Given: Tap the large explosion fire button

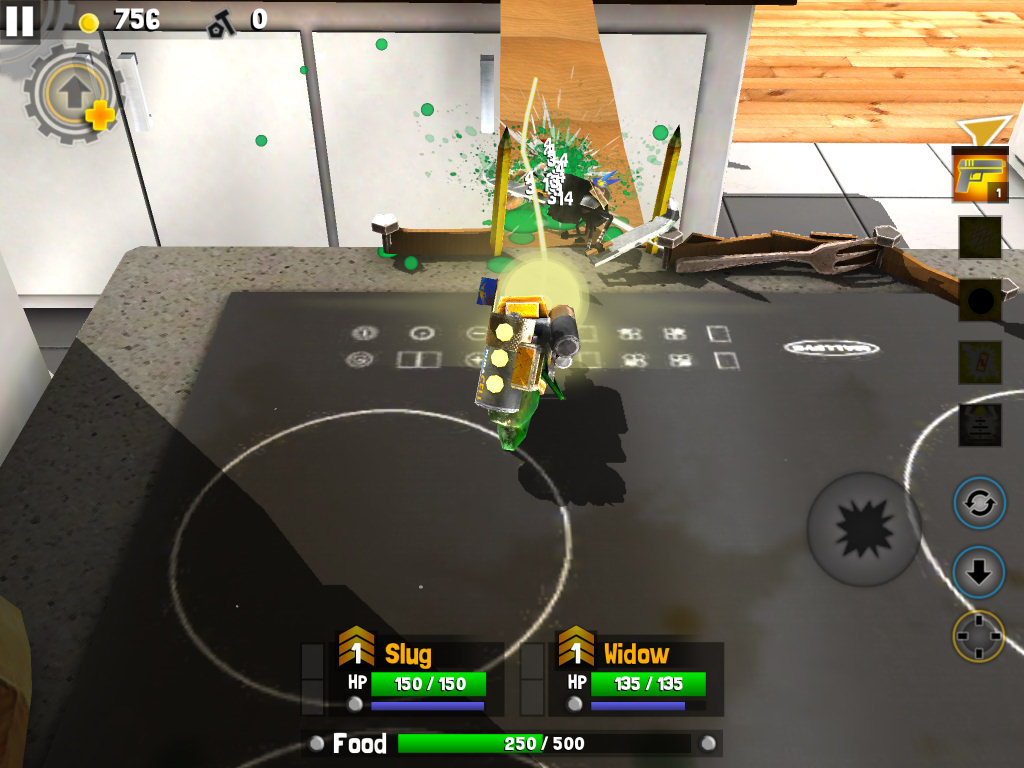Looking at the screenshot, I should 864,529.
